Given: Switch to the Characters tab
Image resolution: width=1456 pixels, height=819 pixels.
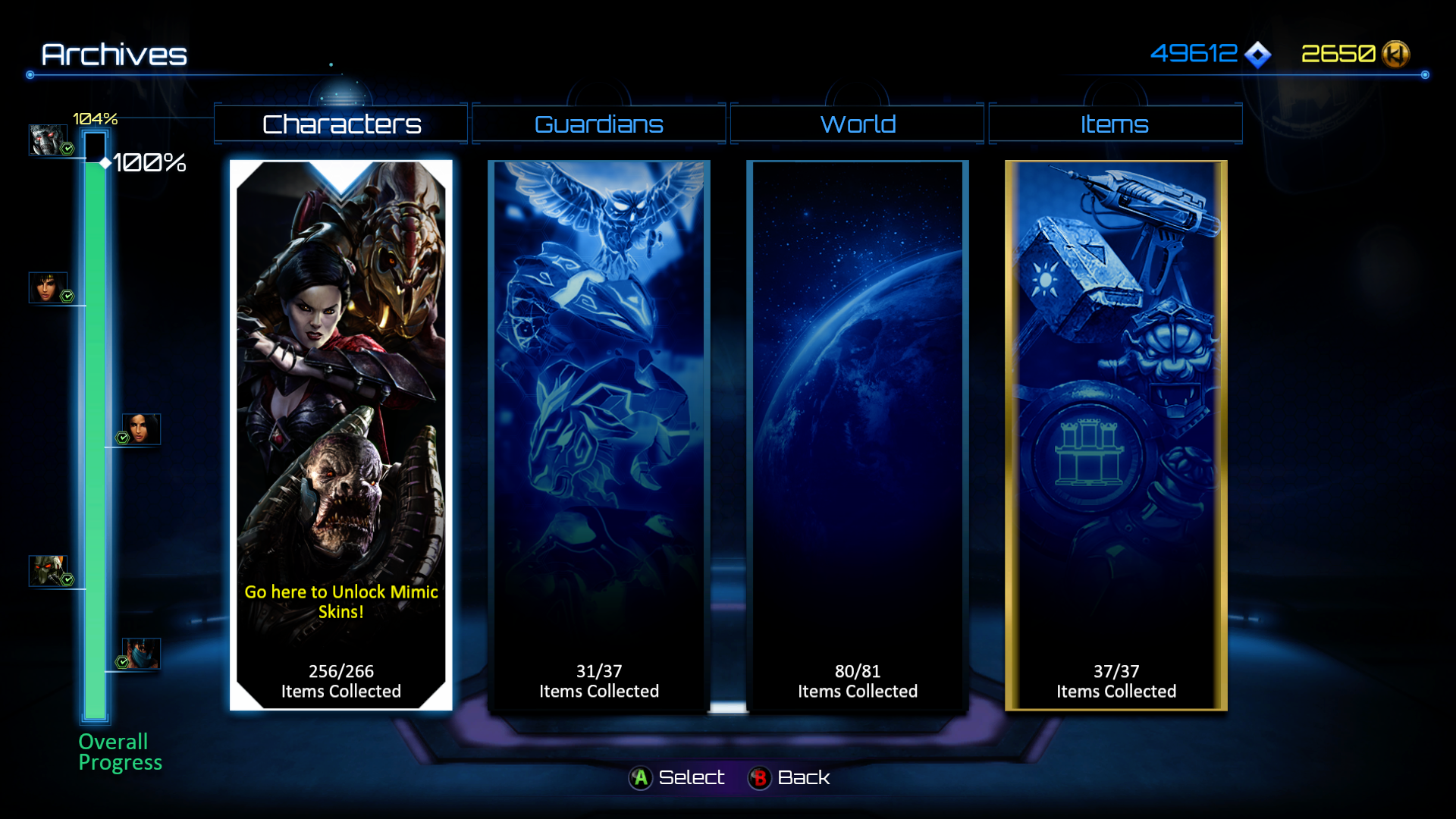Looking at the screenshot, I should 341,124.
